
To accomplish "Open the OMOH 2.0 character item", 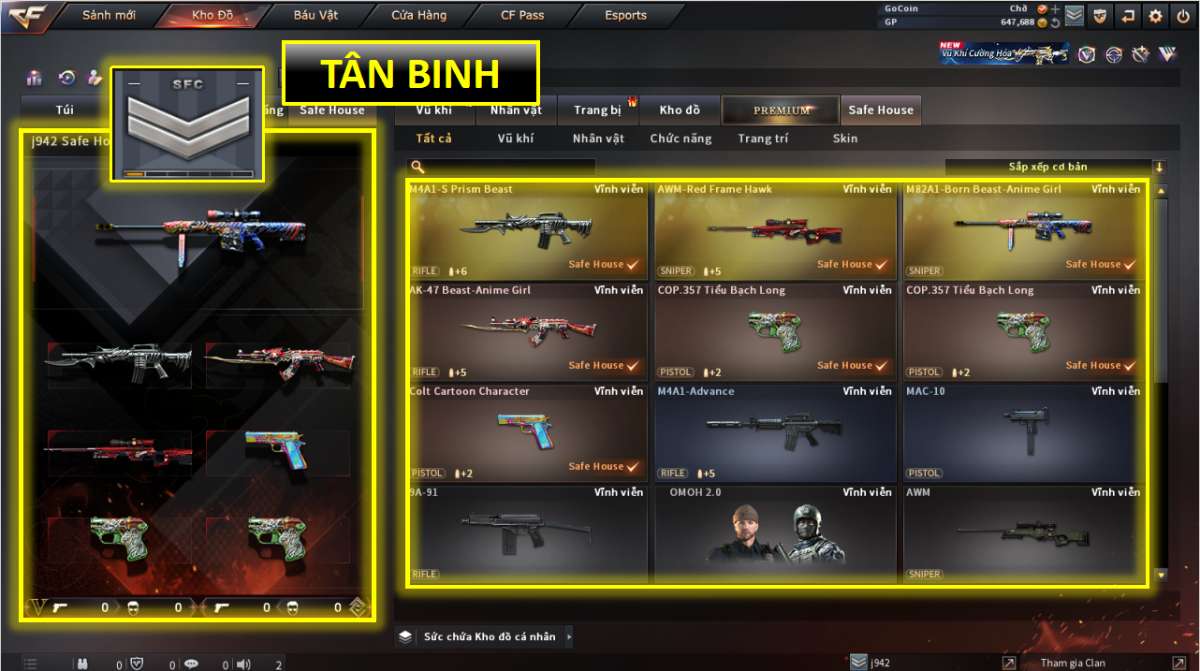I will [775, 533].
